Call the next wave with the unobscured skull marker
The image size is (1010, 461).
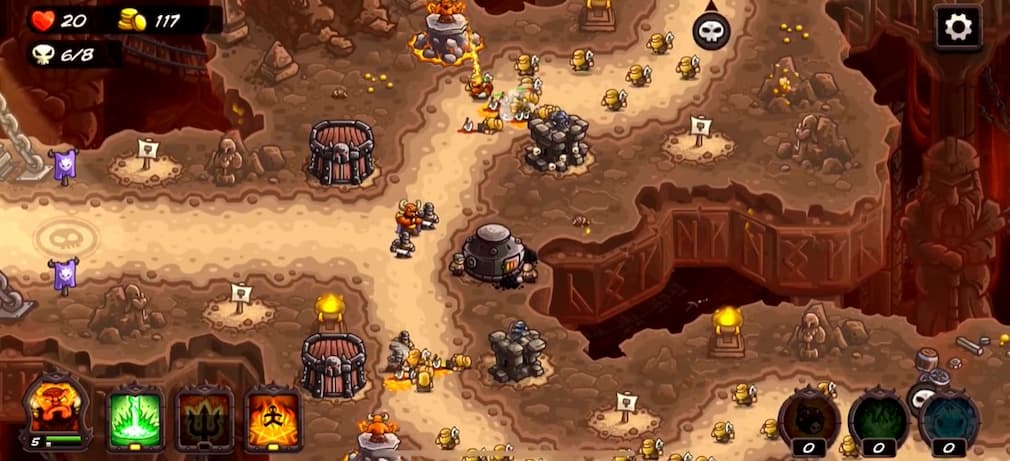711,31
